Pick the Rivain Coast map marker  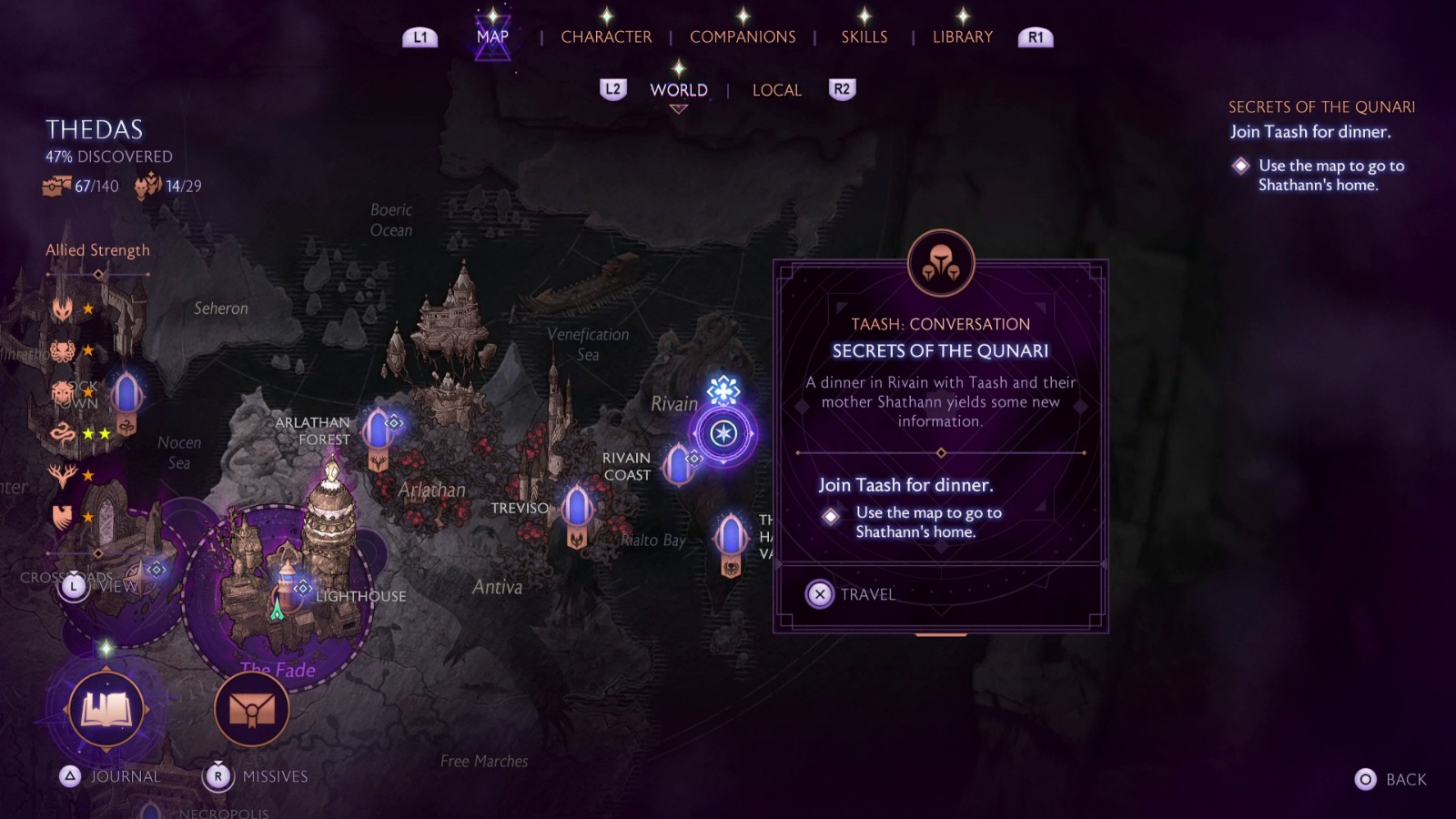click(x=679, y=463)
